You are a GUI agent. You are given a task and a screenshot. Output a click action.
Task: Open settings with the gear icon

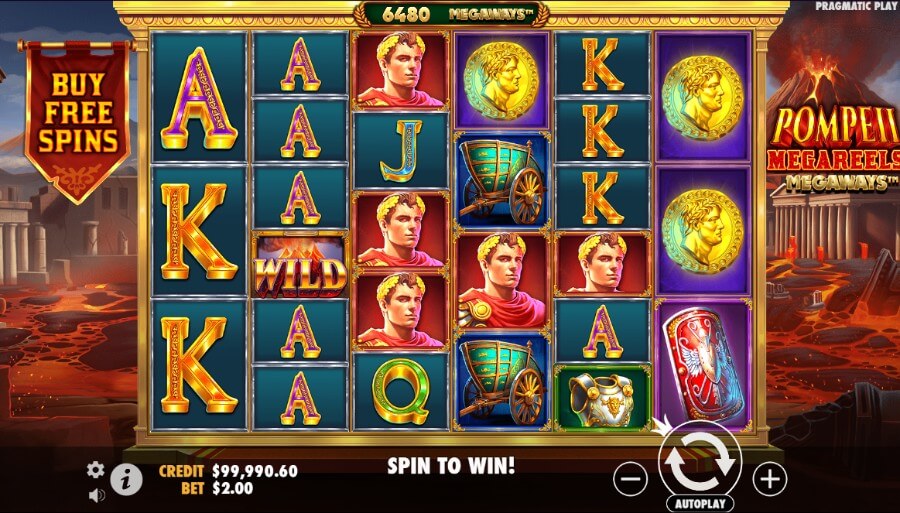pyautogui.click(x=96, y=469)
